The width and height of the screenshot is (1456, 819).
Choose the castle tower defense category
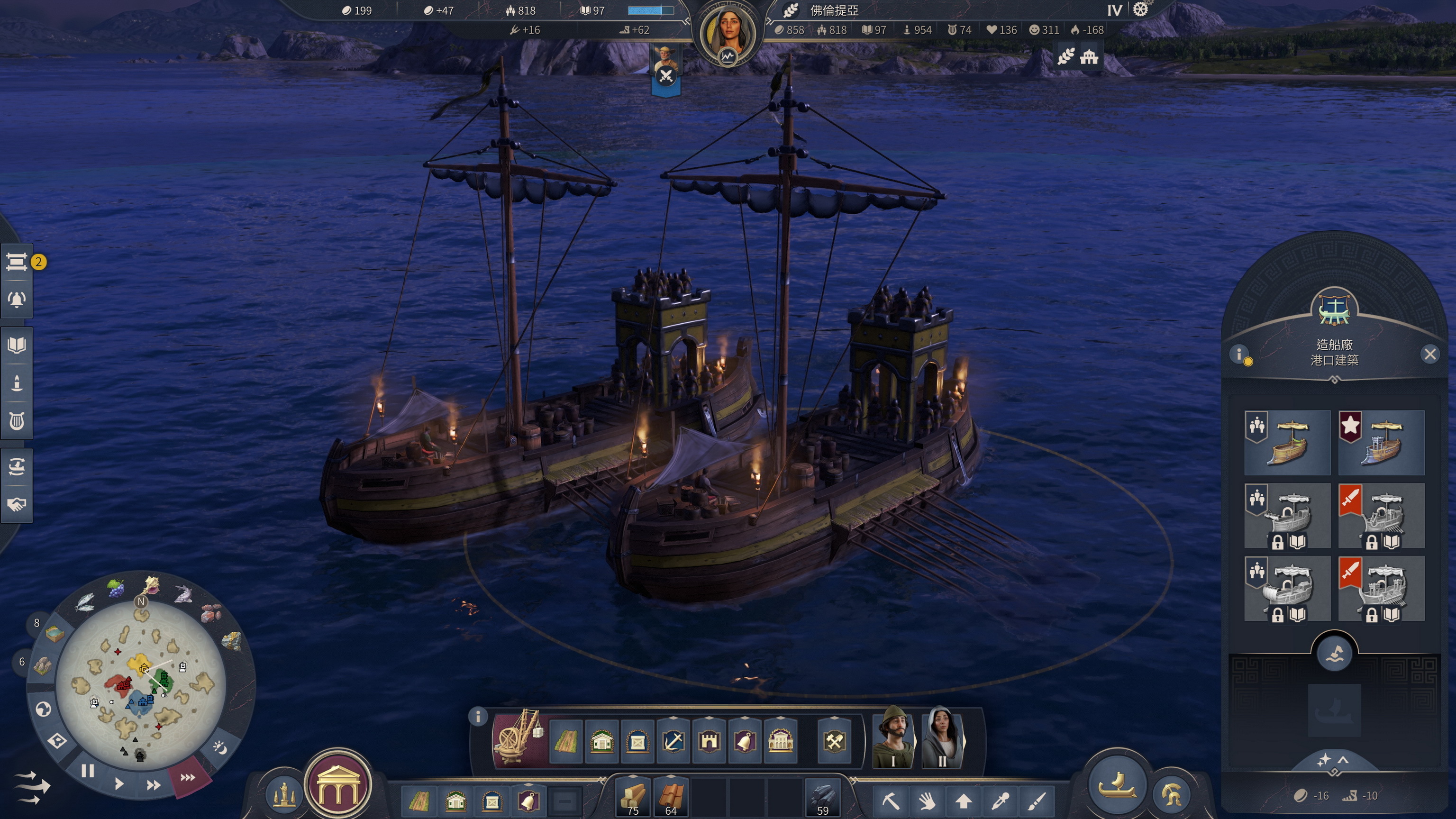click(709, 741)
